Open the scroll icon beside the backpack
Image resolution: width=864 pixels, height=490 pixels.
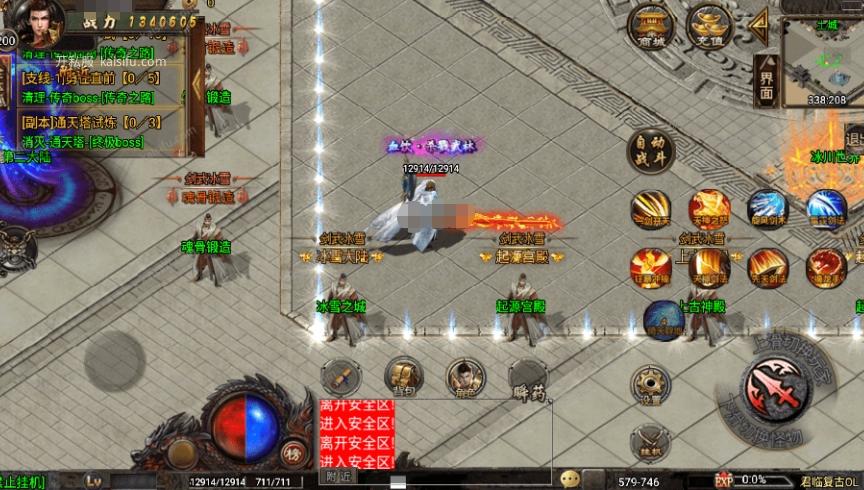click(341, 377)
